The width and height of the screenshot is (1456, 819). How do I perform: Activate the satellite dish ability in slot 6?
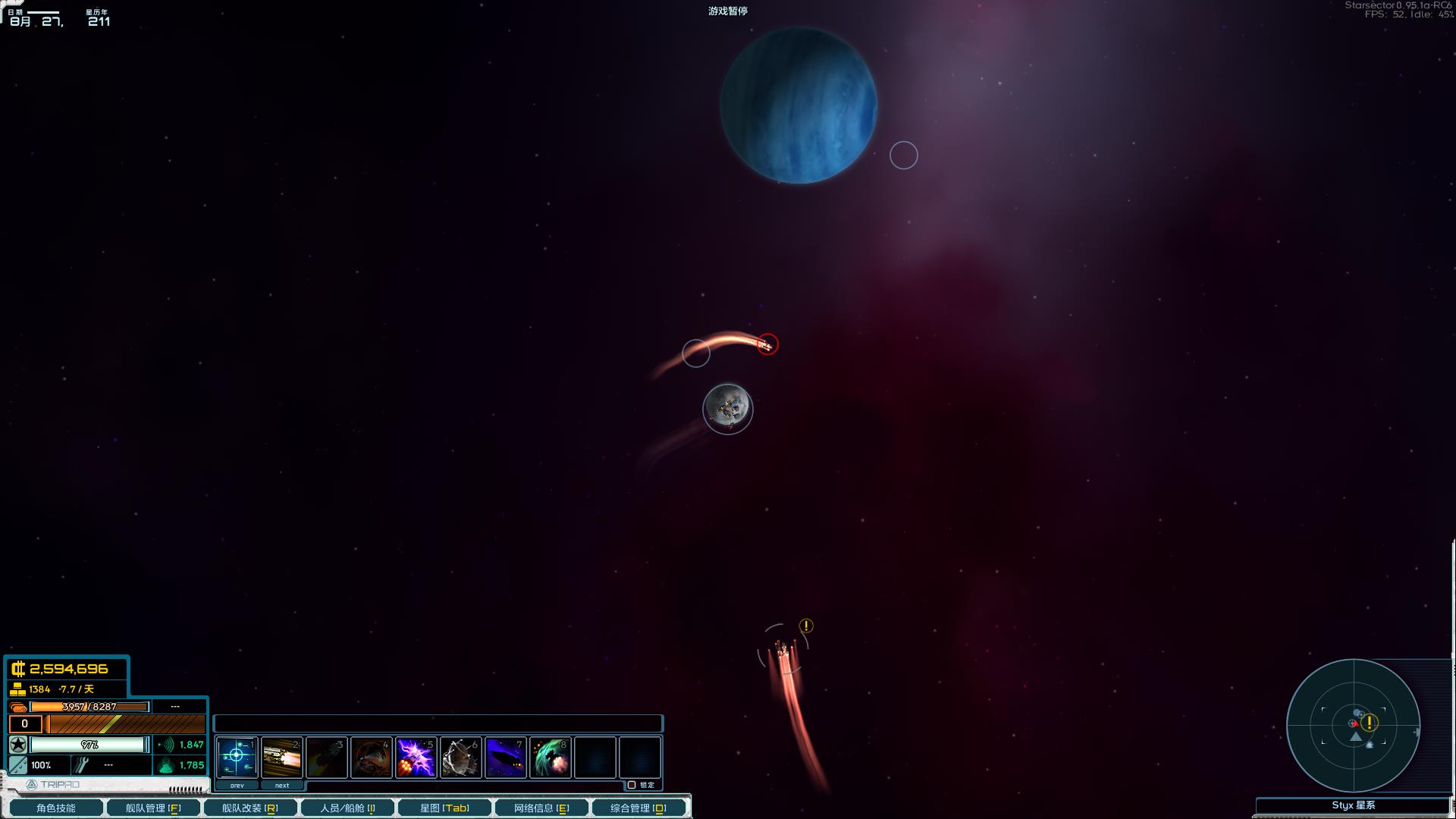click(x=460, y=757)
